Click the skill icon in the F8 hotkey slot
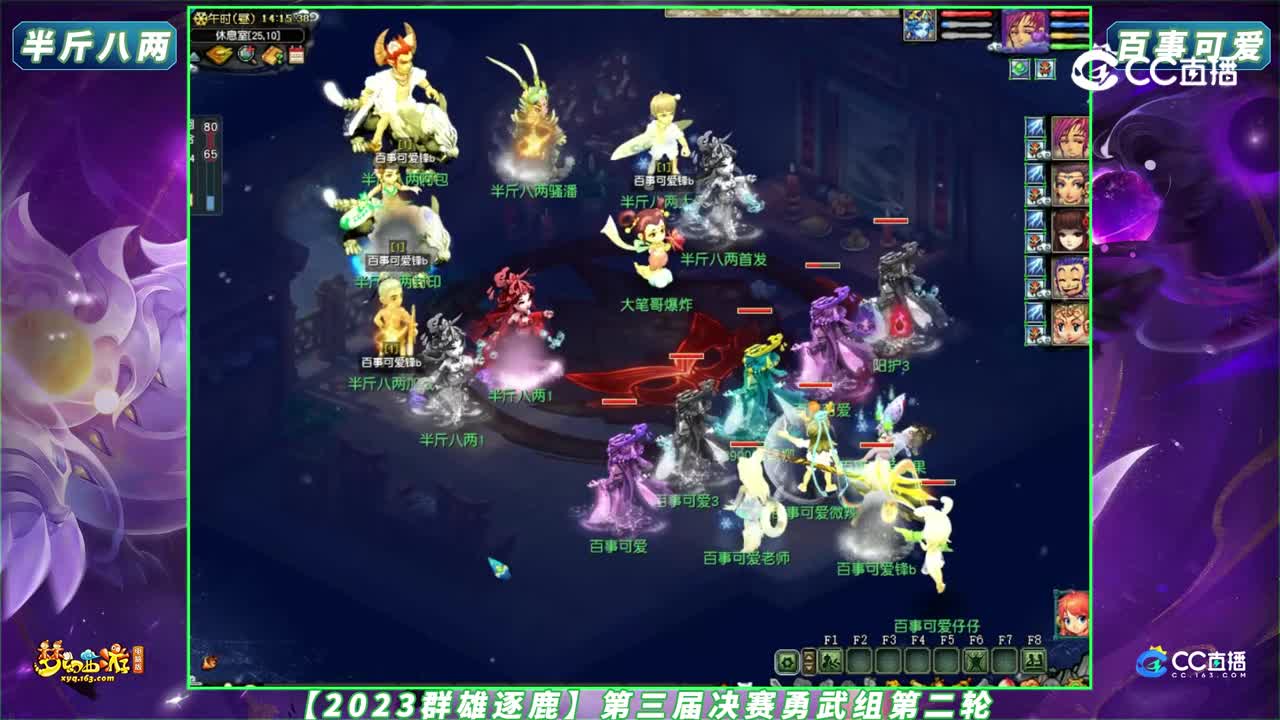This screenshot has height=720, width=1280. tap(1032, 661)
